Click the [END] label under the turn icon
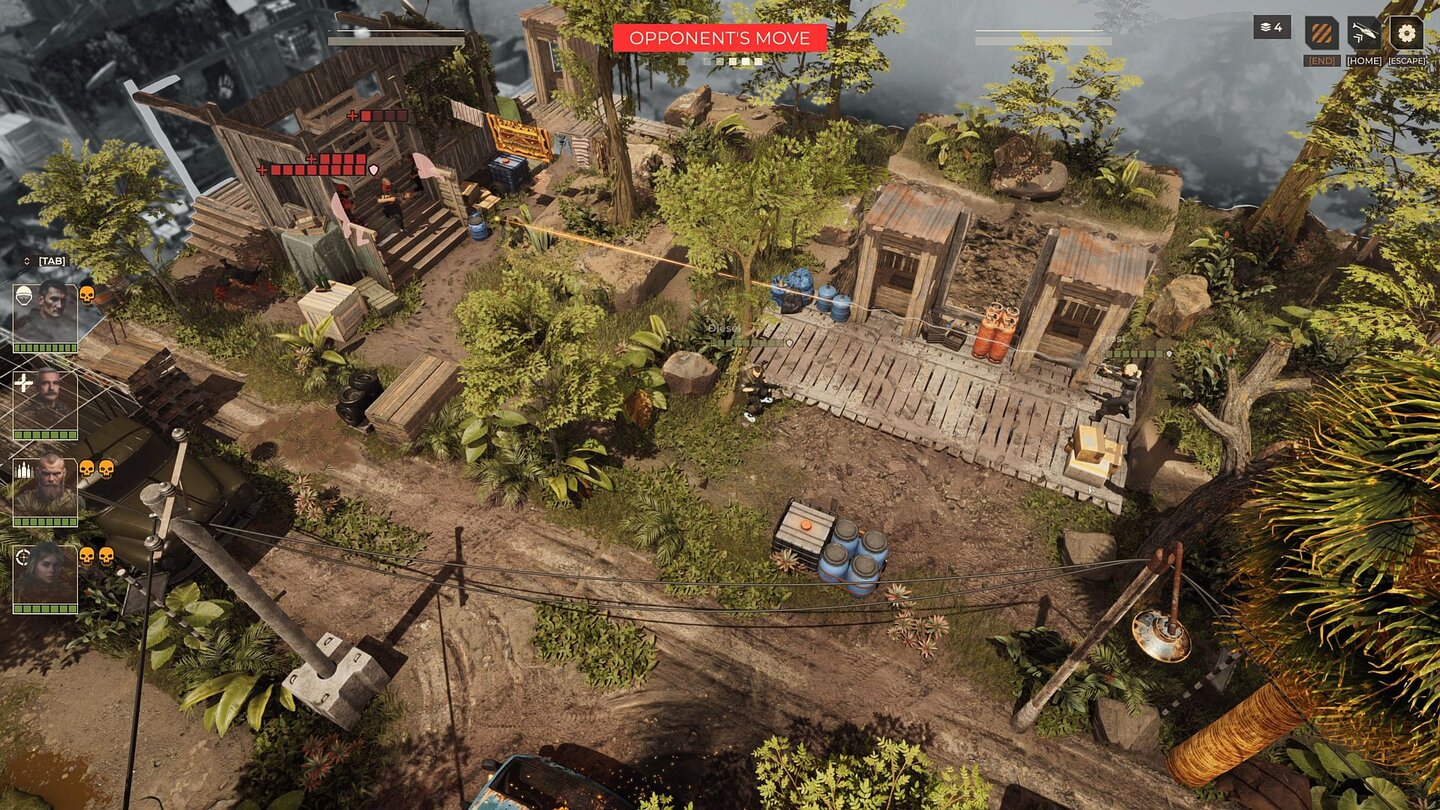Screen dimensions: 1440x810 [1322, 60]
